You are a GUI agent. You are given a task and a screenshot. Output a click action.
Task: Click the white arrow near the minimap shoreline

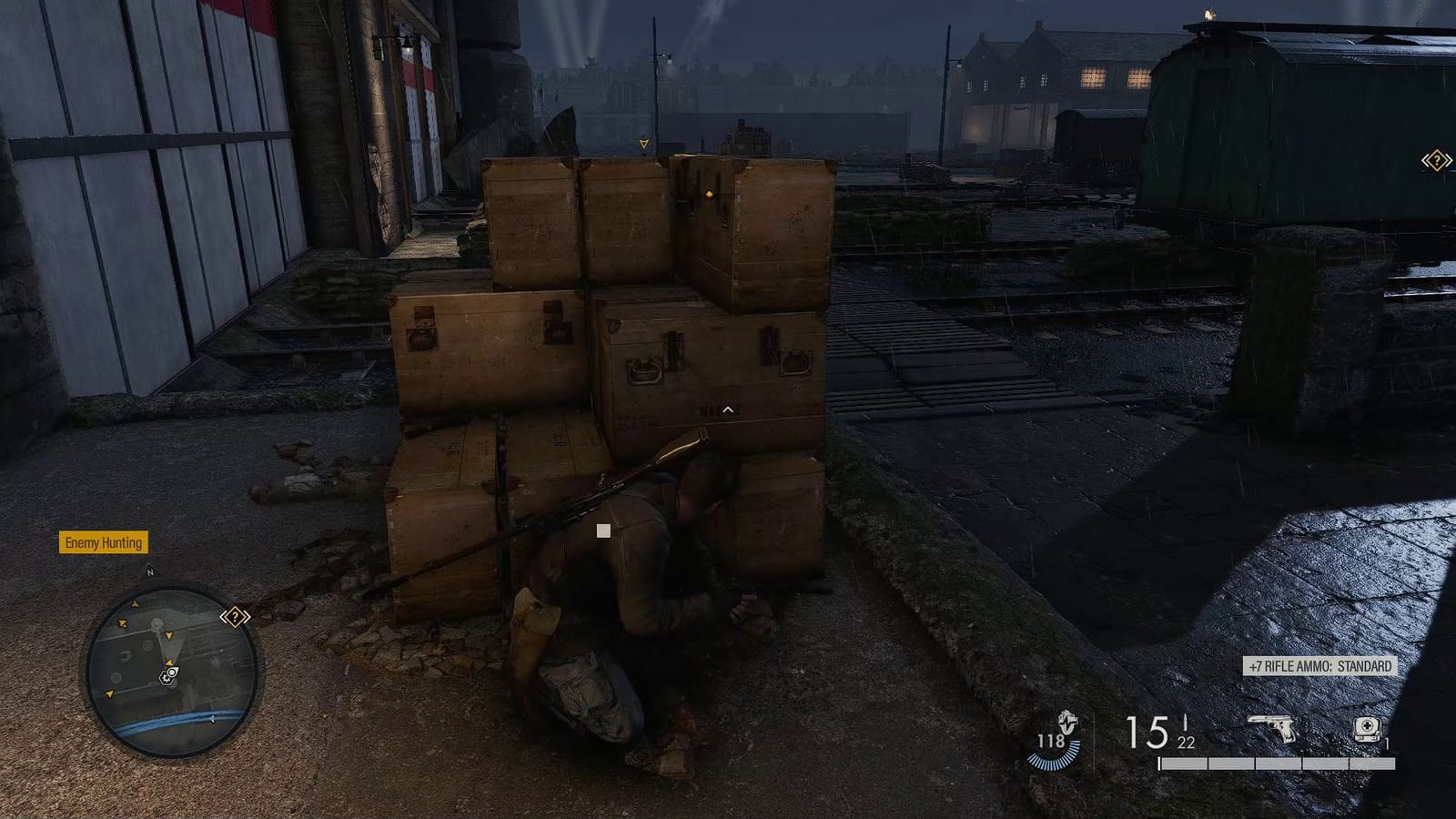[212, 719]
